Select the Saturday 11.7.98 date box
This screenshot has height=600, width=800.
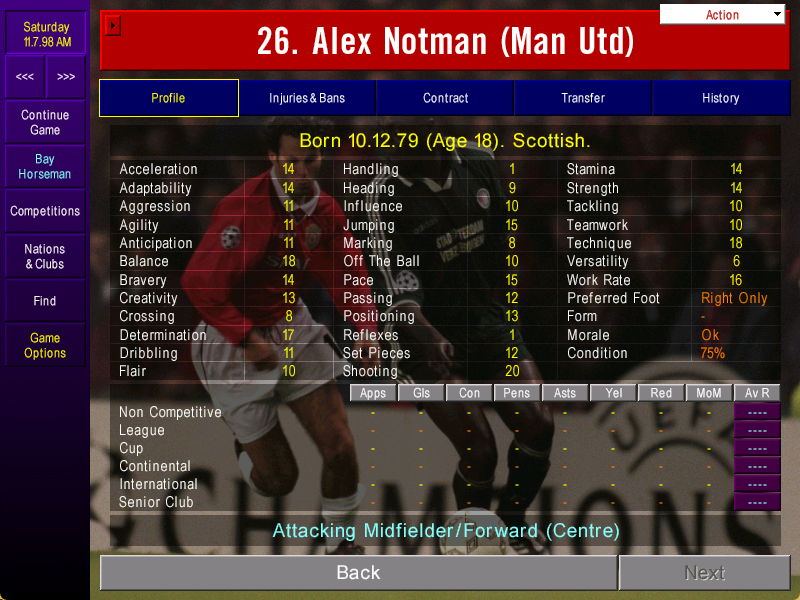tap(46, 34)
